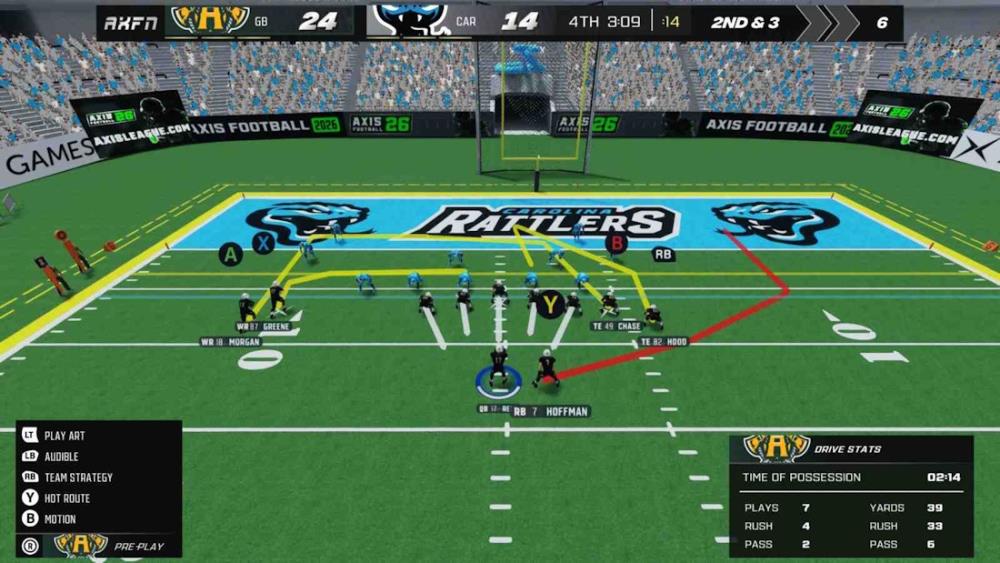Pick the TE 49 Chase name tag
Image resolution: width=1000 pixels, height=563 pixels.
tap(617, 326)
